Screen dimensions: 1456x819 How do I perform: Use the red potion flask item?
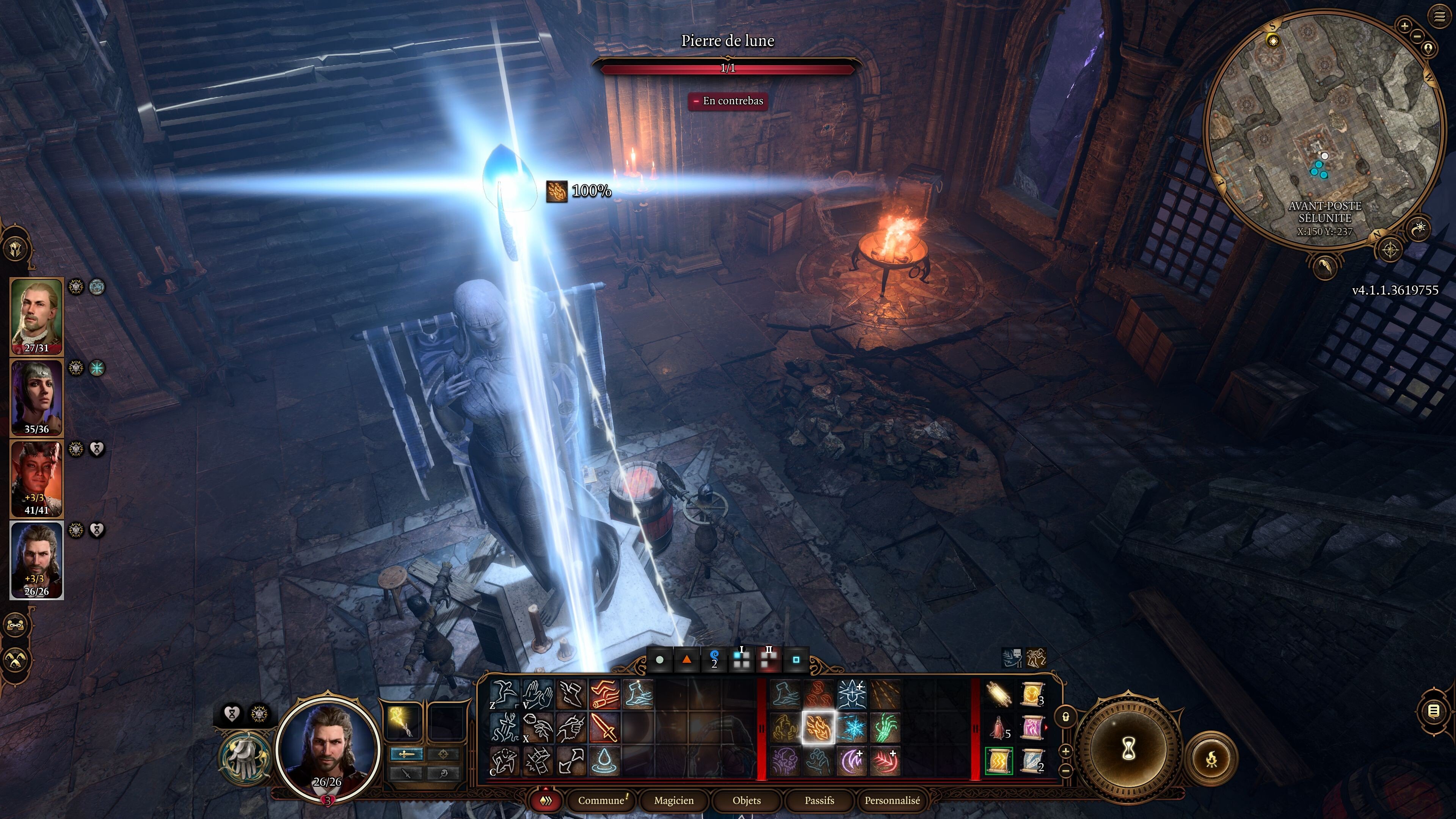click(x=998, y=728)
